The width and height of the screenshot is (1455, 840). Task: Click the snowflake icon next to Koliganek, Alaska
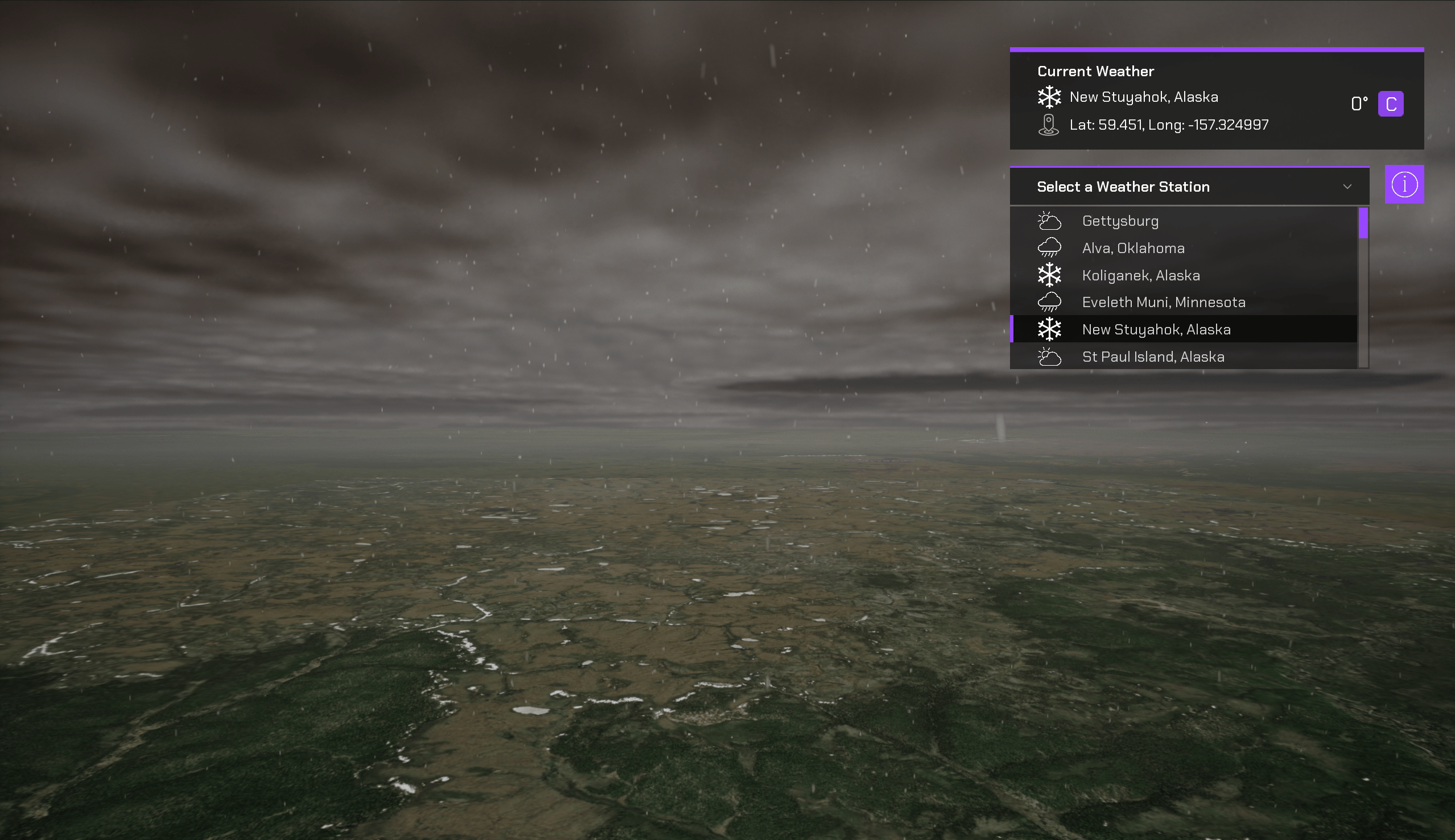(x=1050, y=275)
